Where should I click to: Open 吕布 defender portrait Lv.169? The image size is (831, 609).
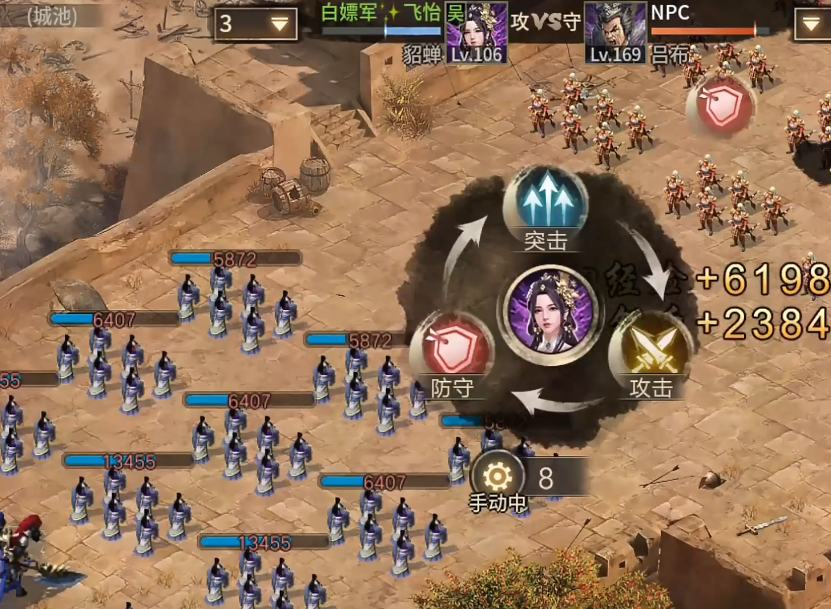pyautogui.click(x=614, y=32)
